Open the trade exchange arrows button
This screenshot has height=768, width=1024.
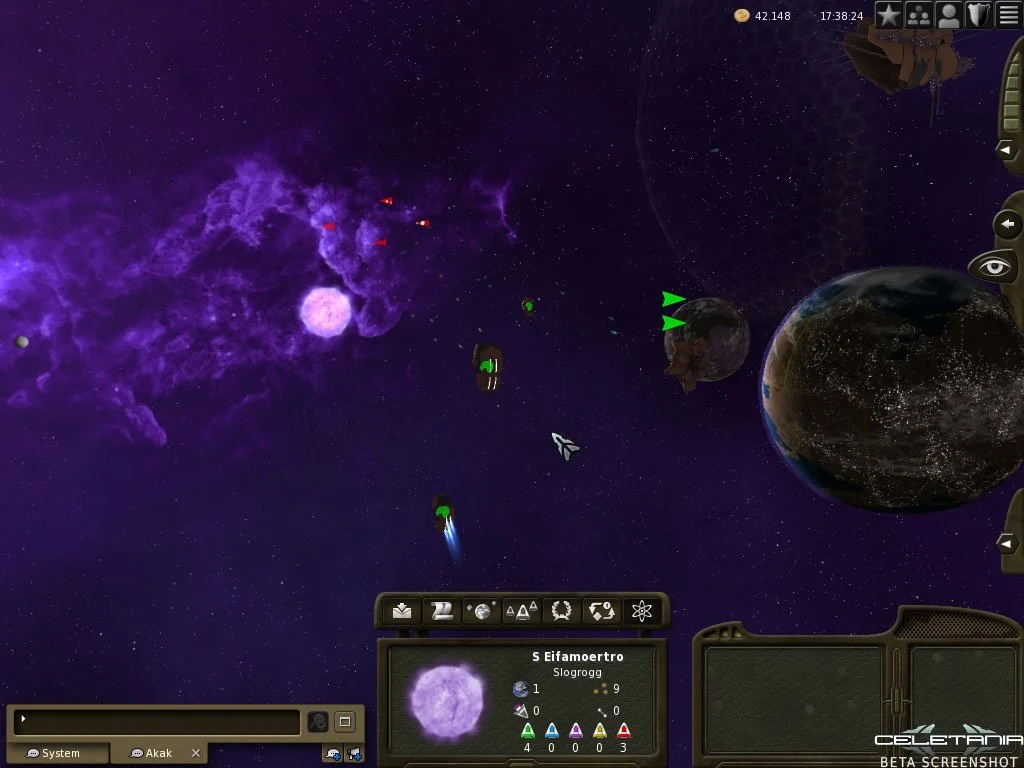(x=602, y=611)
